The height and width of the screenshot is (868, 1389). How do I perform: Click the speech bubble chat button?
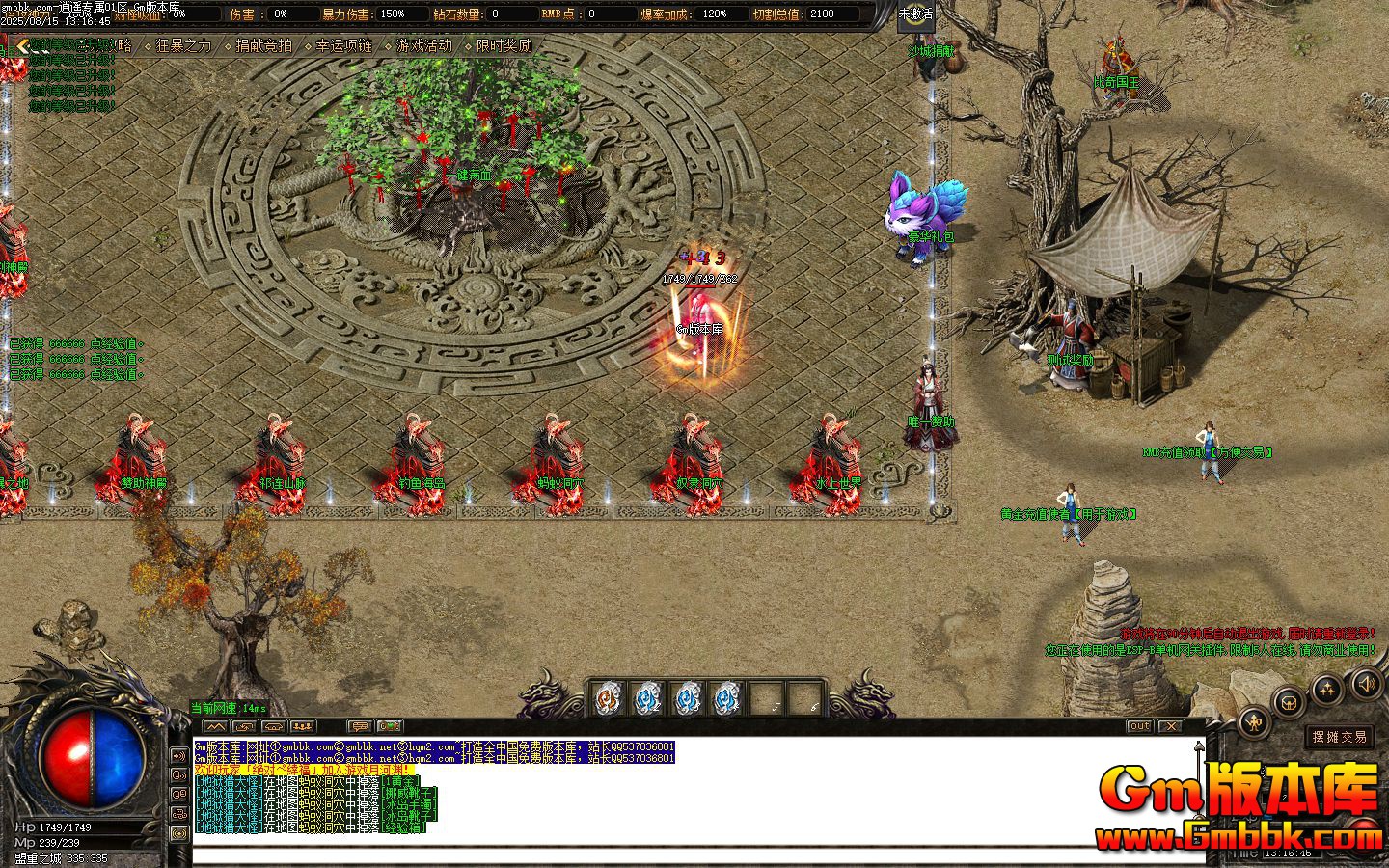(359, 726)
